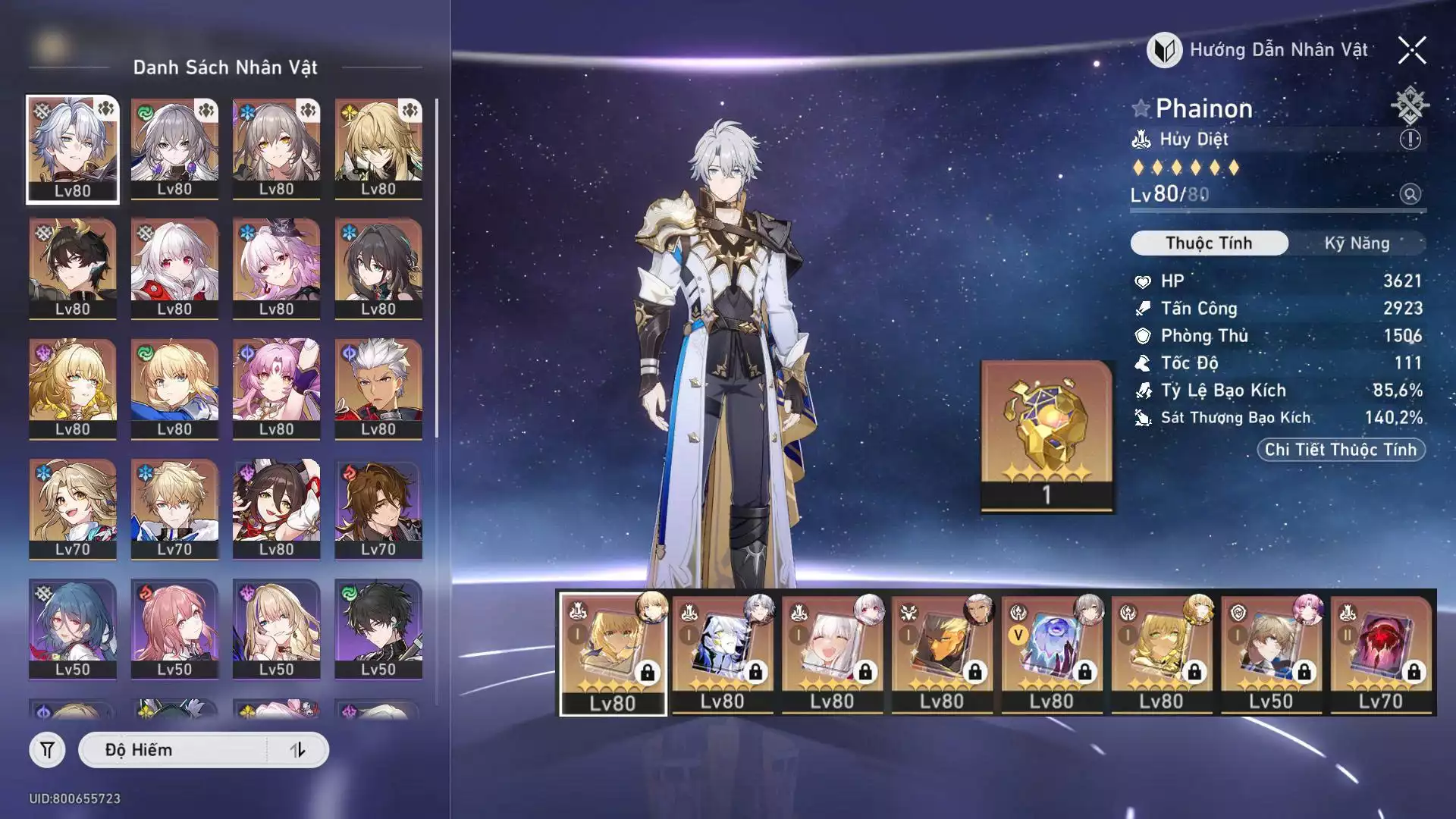This screenshot has height=819, width=1456.
Task: Open Hướng Dẫn Nhân Vật guide
Action: pos(1259,50)
